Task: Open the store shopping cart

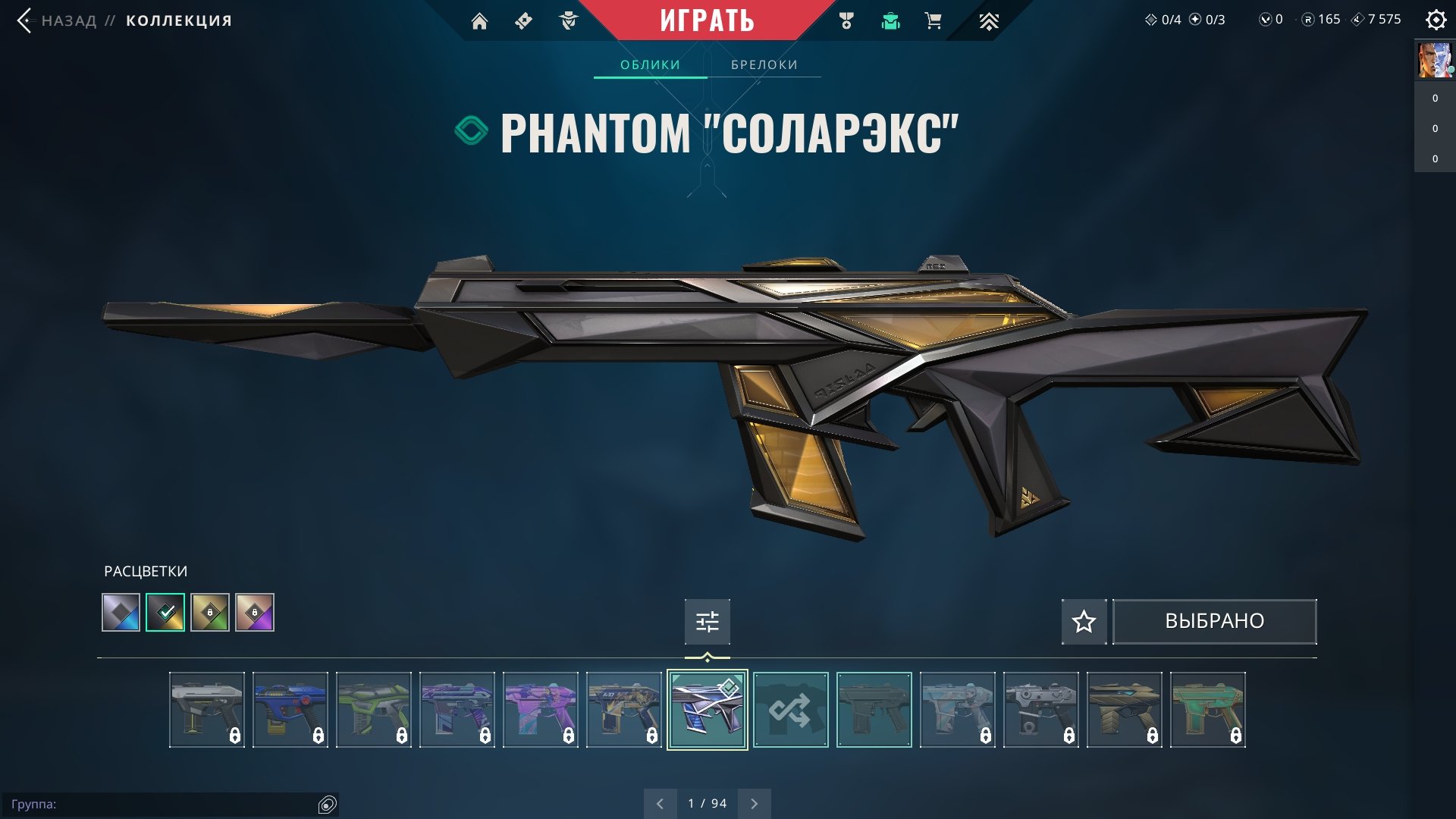Action: (934, 21)
